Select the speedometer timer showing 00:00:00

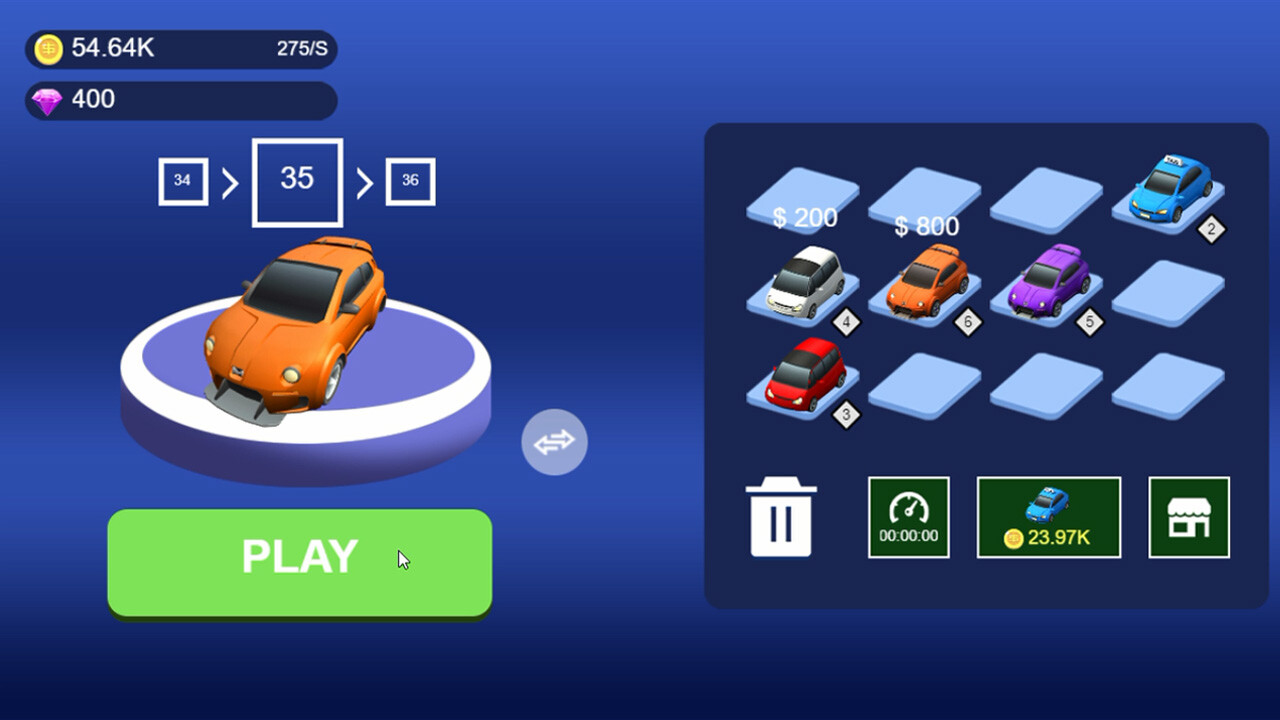(x=908, y=517)
